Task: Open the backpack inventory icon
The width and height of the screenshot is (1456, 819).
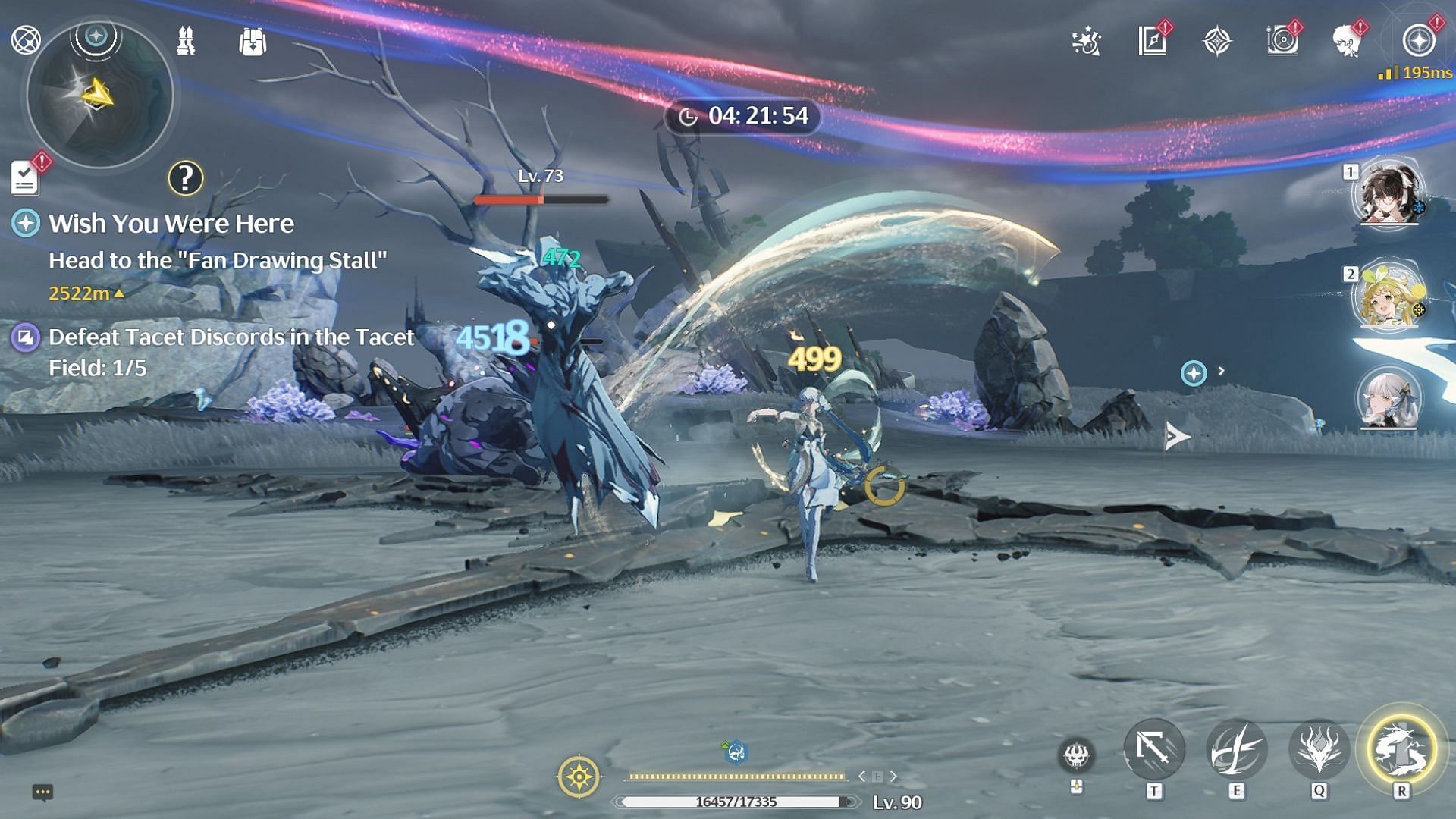Action: tap(253, 42)
